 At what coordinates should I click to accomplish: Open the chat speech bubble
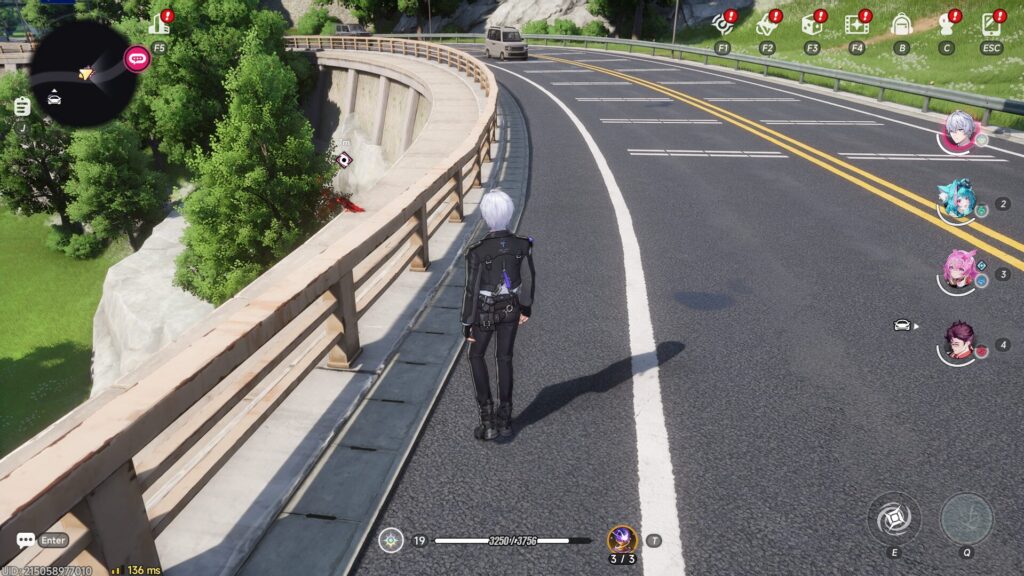(26, 540)
